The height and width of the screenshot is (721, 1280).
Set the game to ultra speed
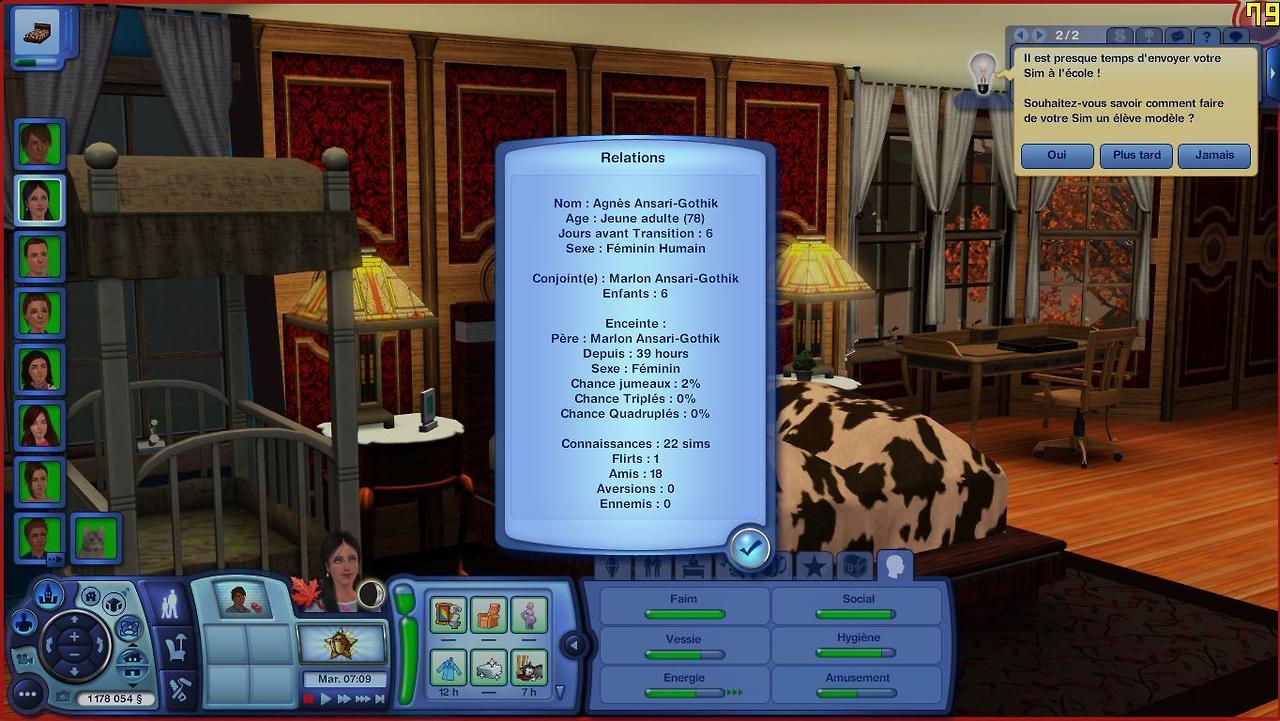tap(361, 699)
